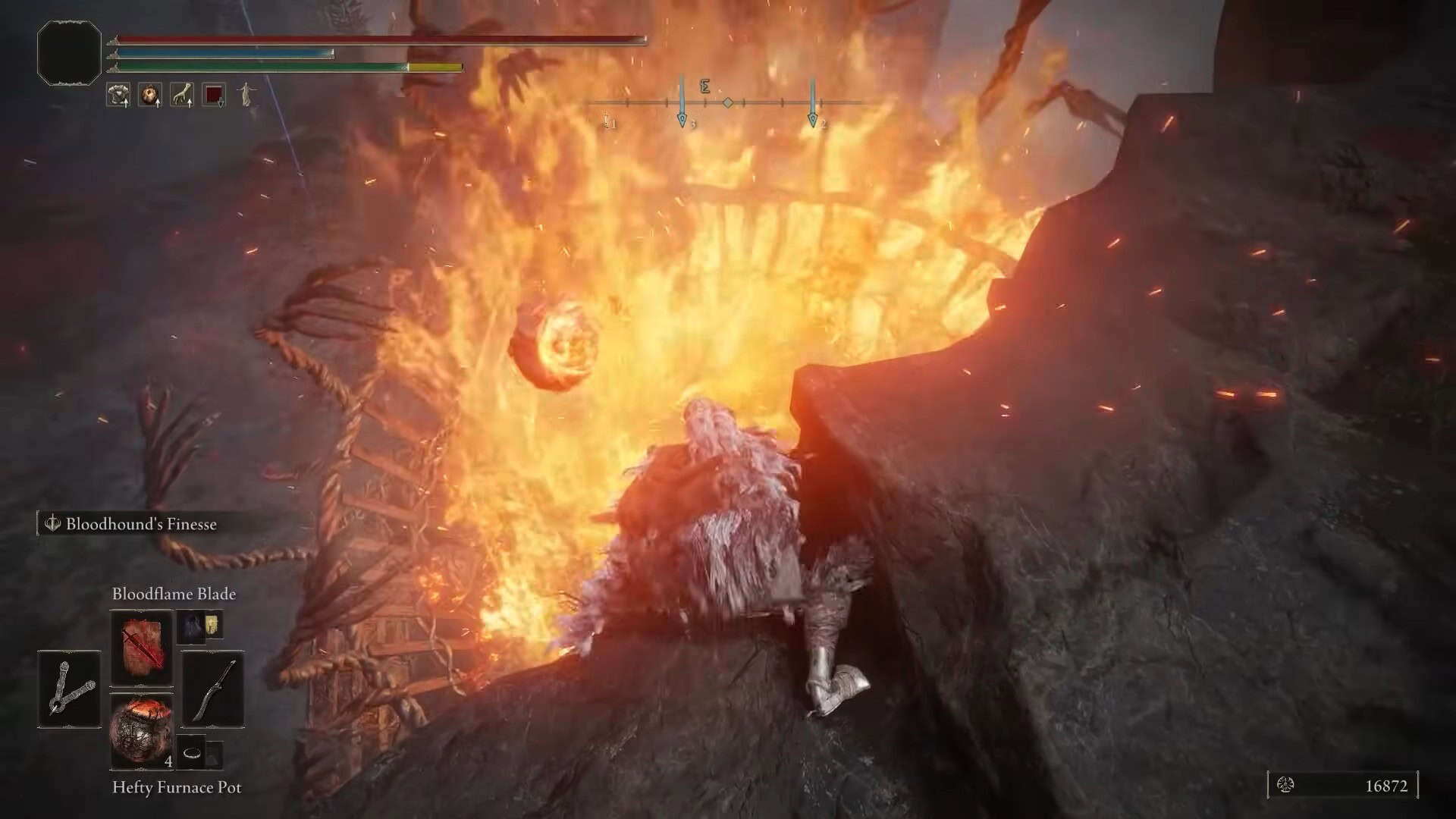Image resolution: width=1456 pixels, height=819 pixels.
Task: Click the left-hand seal equipment slot
Action: coord(69,689)
